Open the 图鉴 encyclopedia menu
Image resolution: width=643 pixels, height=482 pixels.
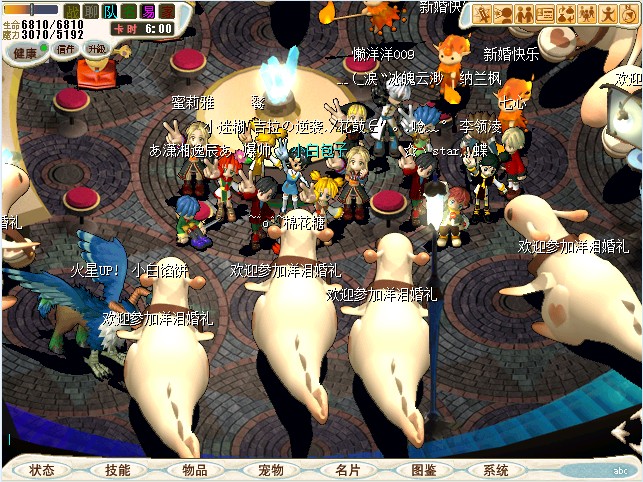423,470
